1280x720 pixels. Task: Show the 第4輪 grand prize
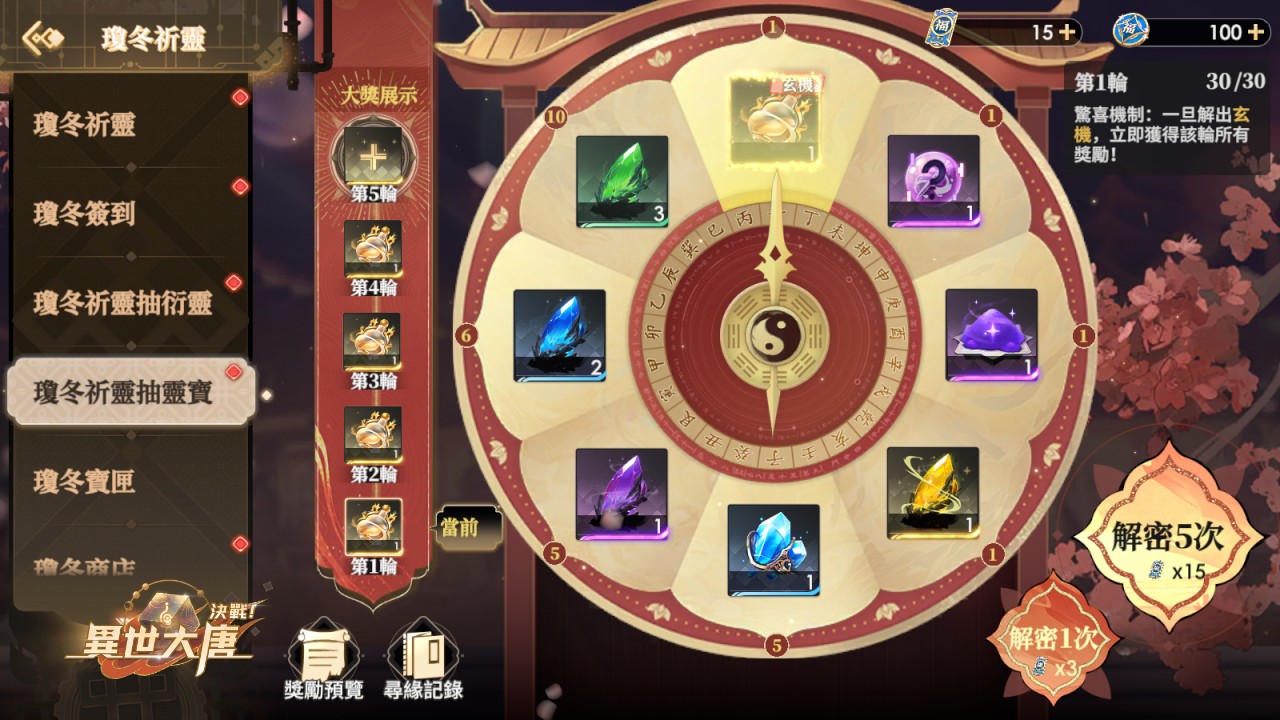[373, 250]
